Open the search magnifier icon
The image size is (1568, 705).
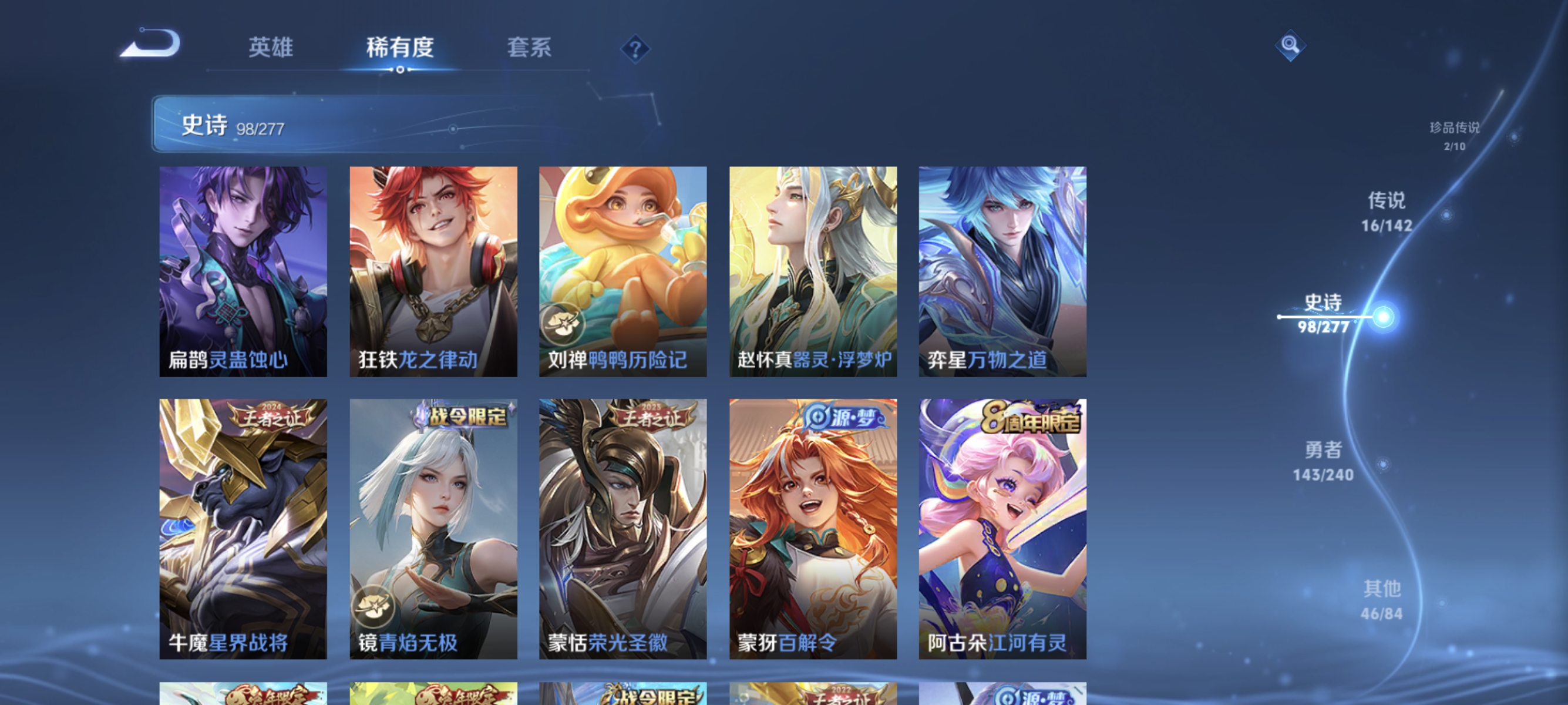(1290, 44)
